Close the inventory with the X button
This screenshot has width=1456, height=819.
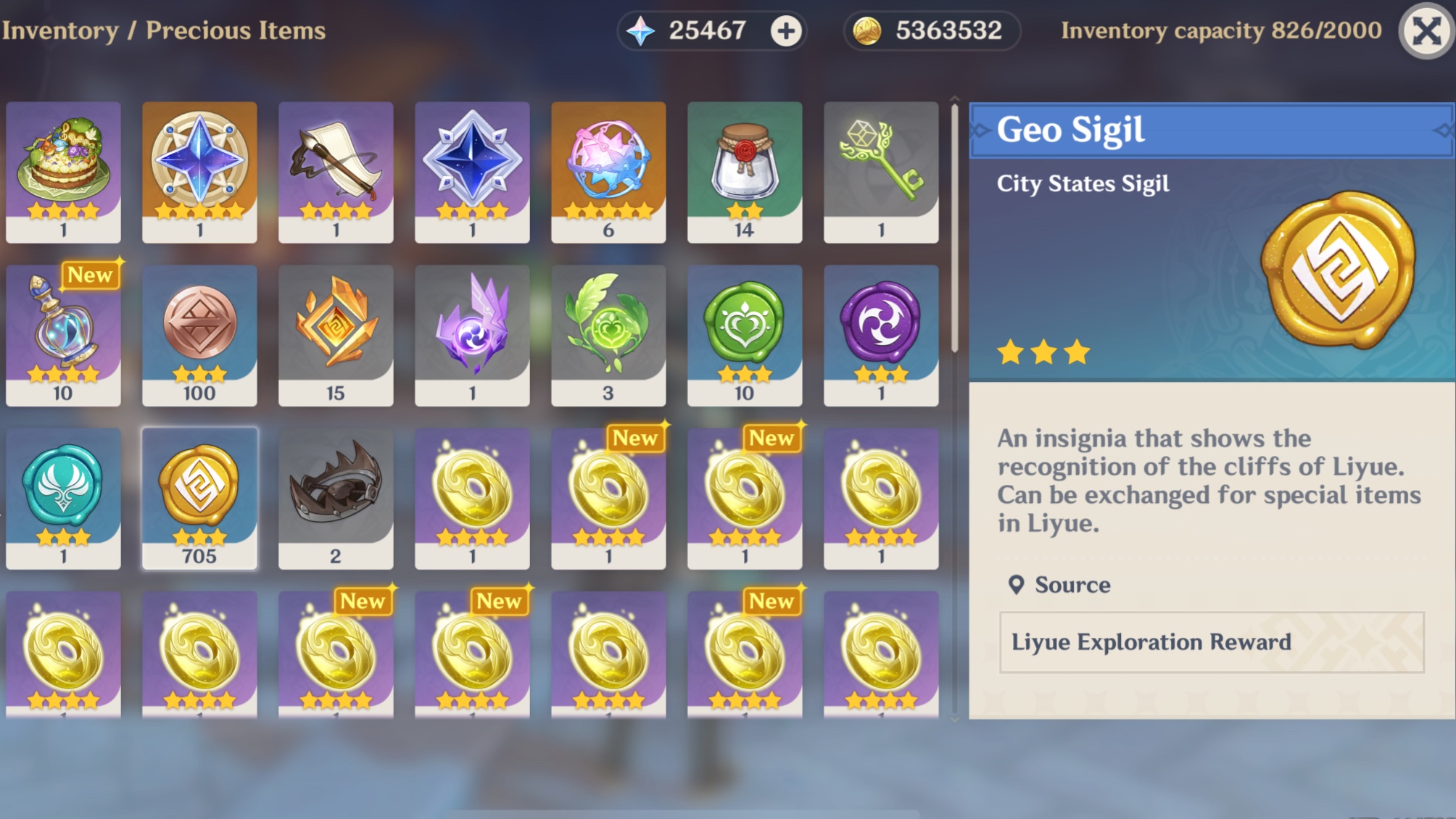(1426, 30)
